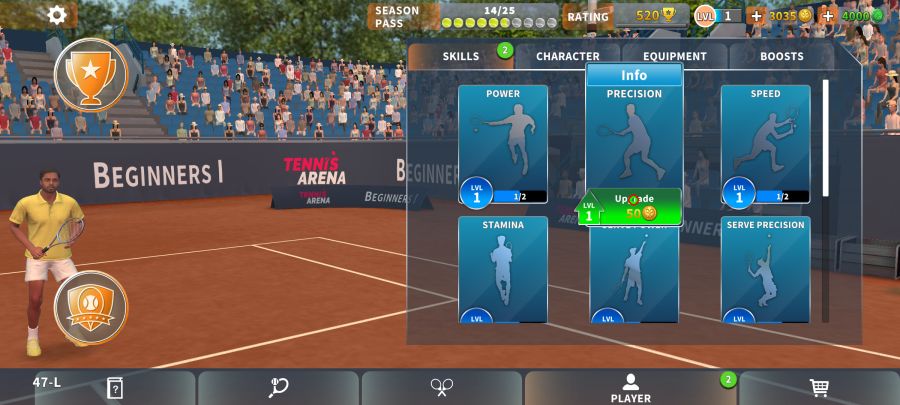Add more green gems with plus button

pos(828,16)
